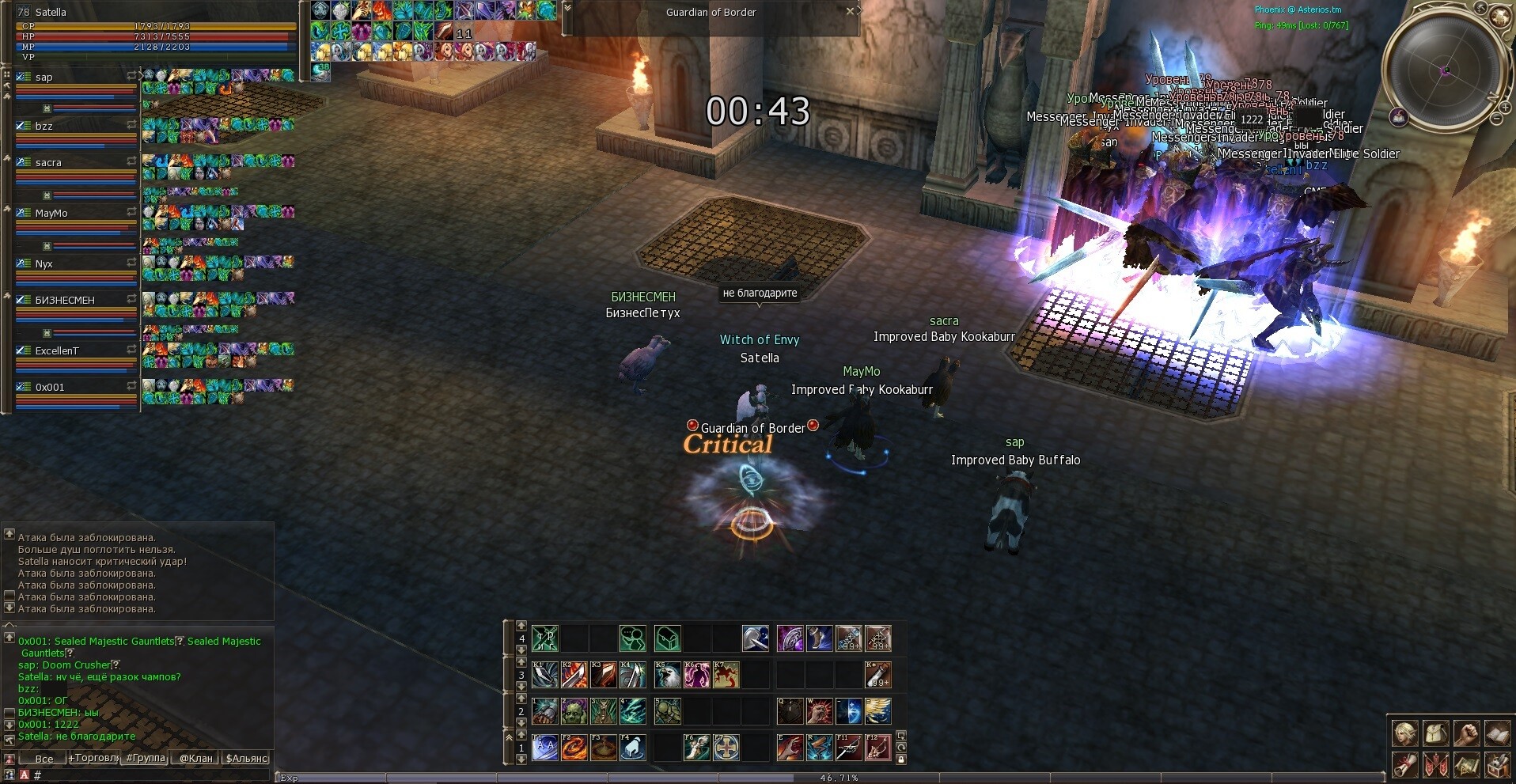Open the character status menu icon

1405,734
